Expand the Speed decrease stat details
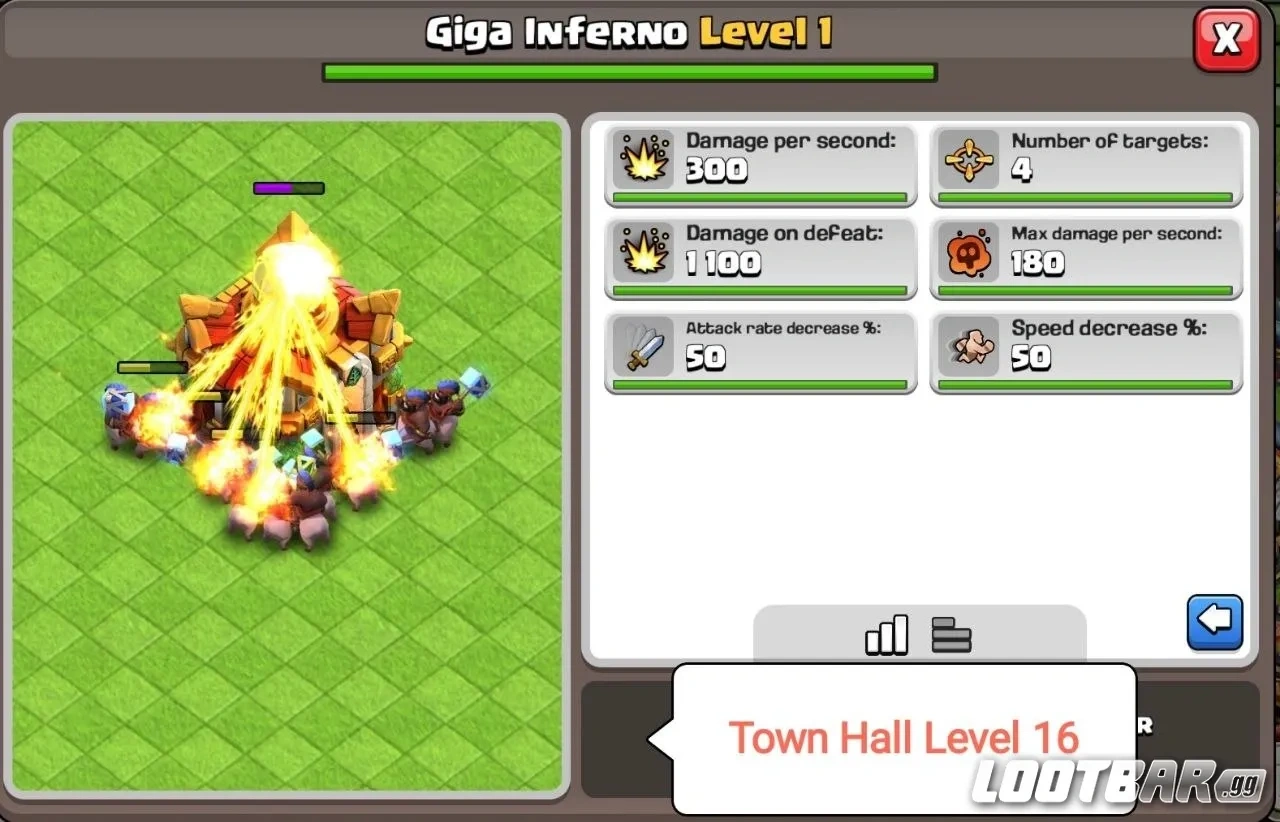Viewport: 1280px width, 822px height. click(x=1086, y=351)
